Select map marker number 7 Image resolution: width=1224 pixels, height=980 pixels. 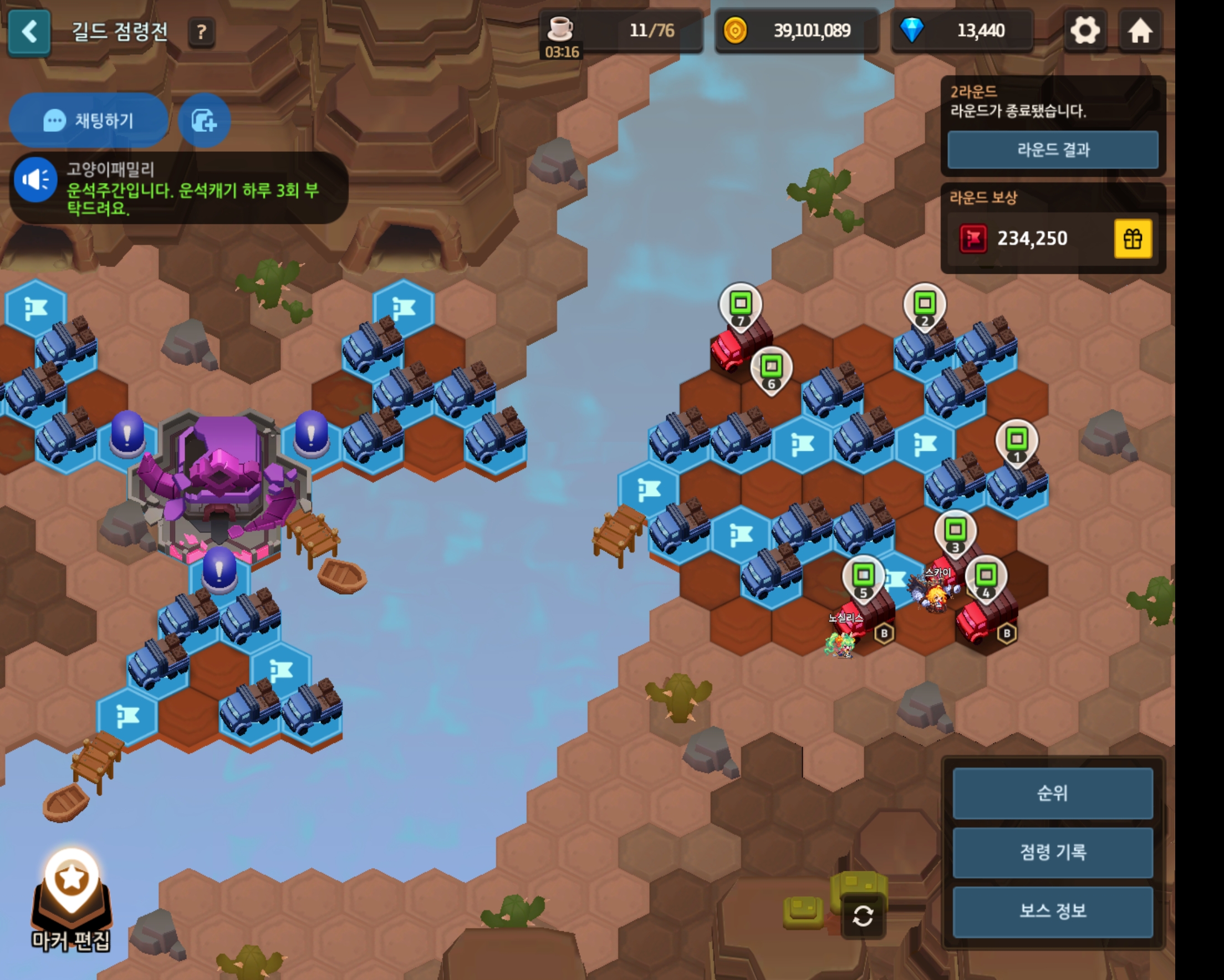click(x=740, y=305)
